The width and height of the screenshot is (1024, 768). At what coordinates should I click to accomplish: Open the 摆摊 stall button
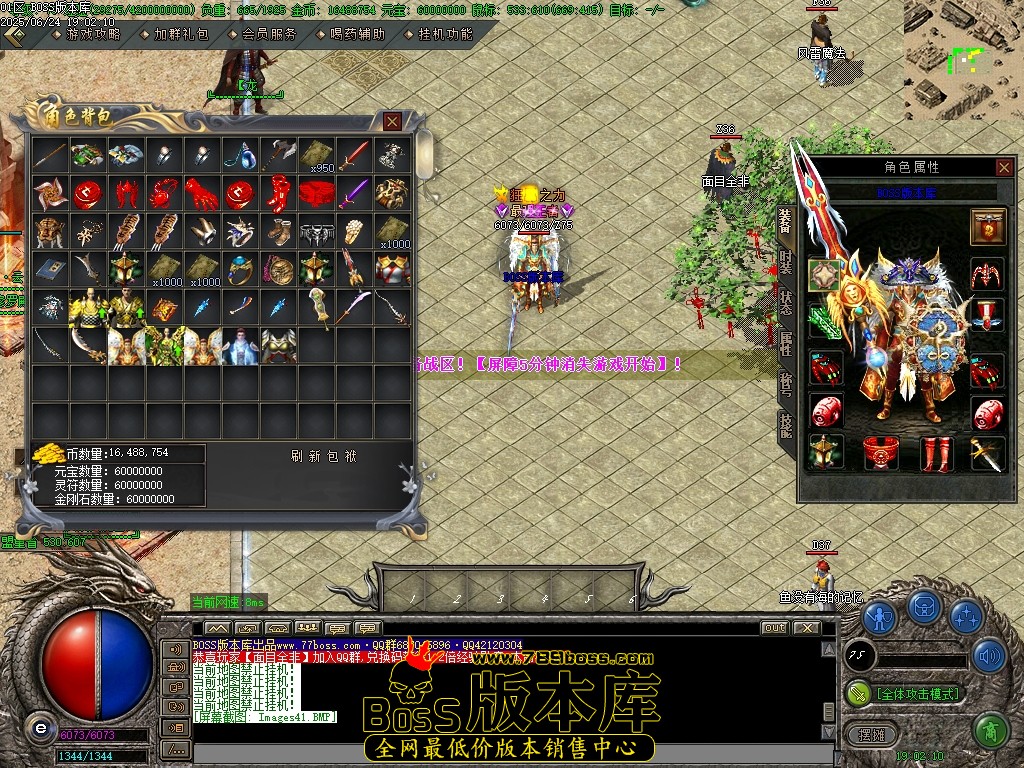click(x=866, y=732)
